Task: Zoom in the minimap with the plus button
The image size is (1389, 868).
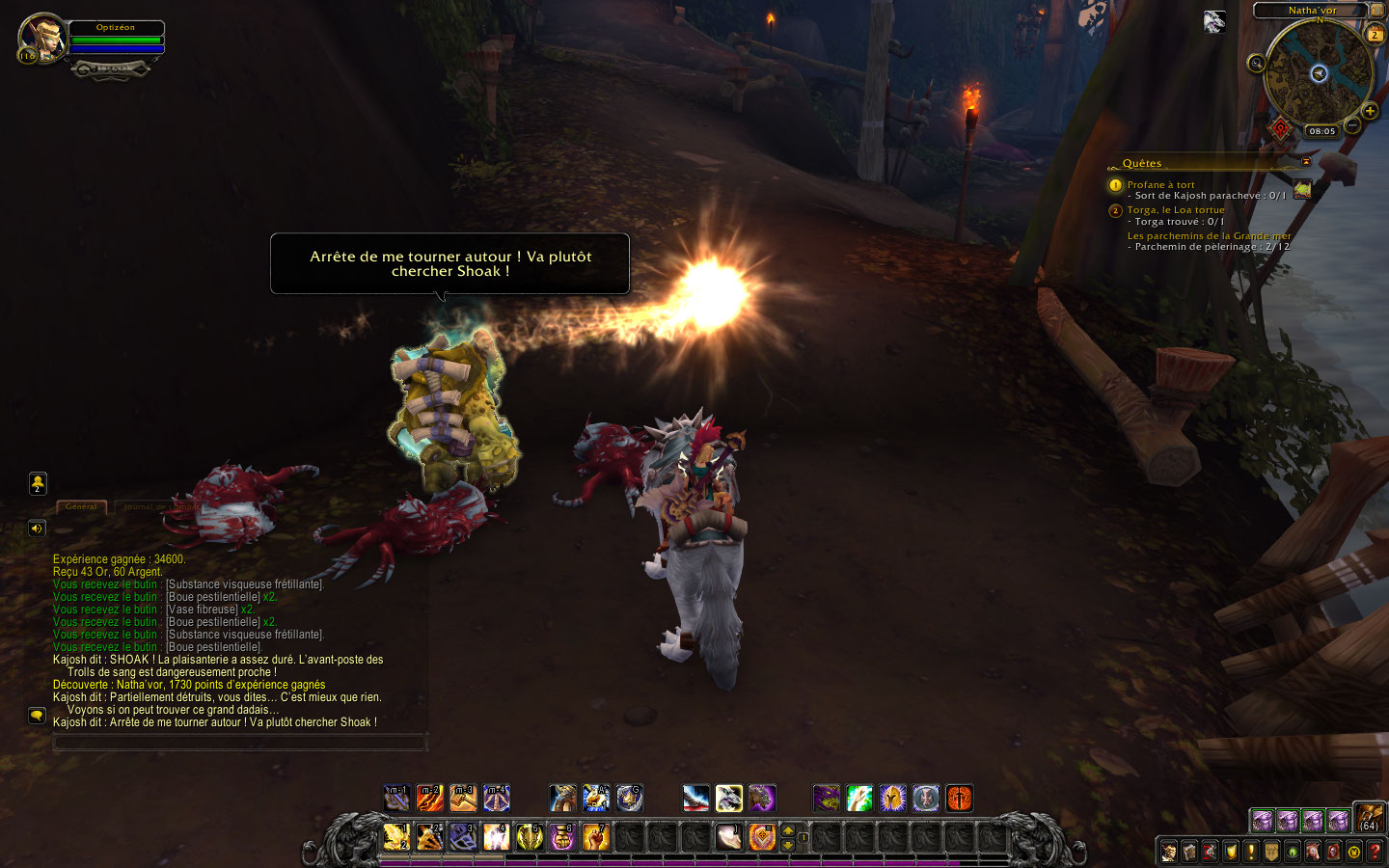Action: [x=1370, y=111]
